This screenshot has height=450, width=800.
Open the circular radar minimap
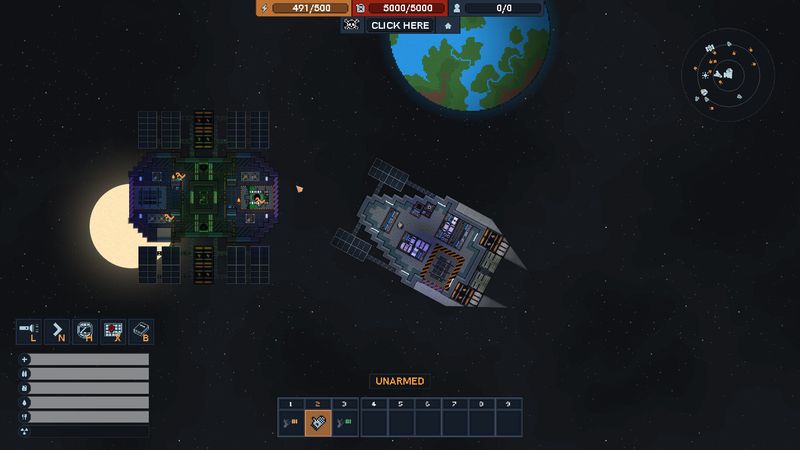(x=727, y=74)
